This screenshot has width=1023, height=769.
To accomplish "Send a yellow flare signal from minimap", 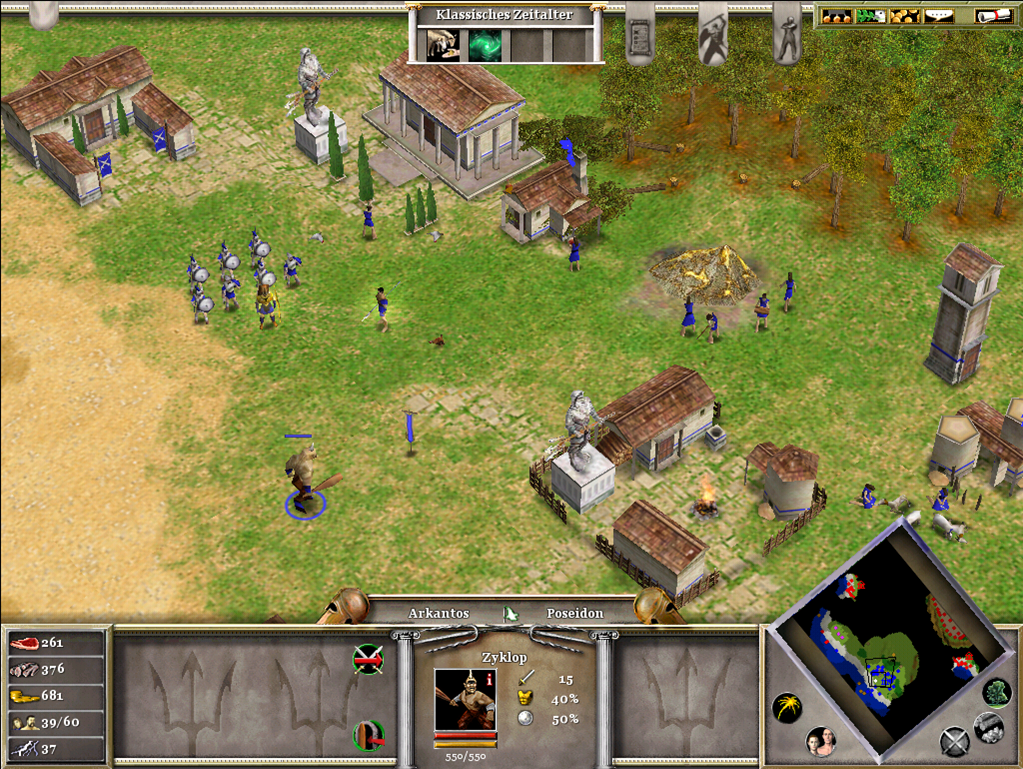I will point(787,708).
